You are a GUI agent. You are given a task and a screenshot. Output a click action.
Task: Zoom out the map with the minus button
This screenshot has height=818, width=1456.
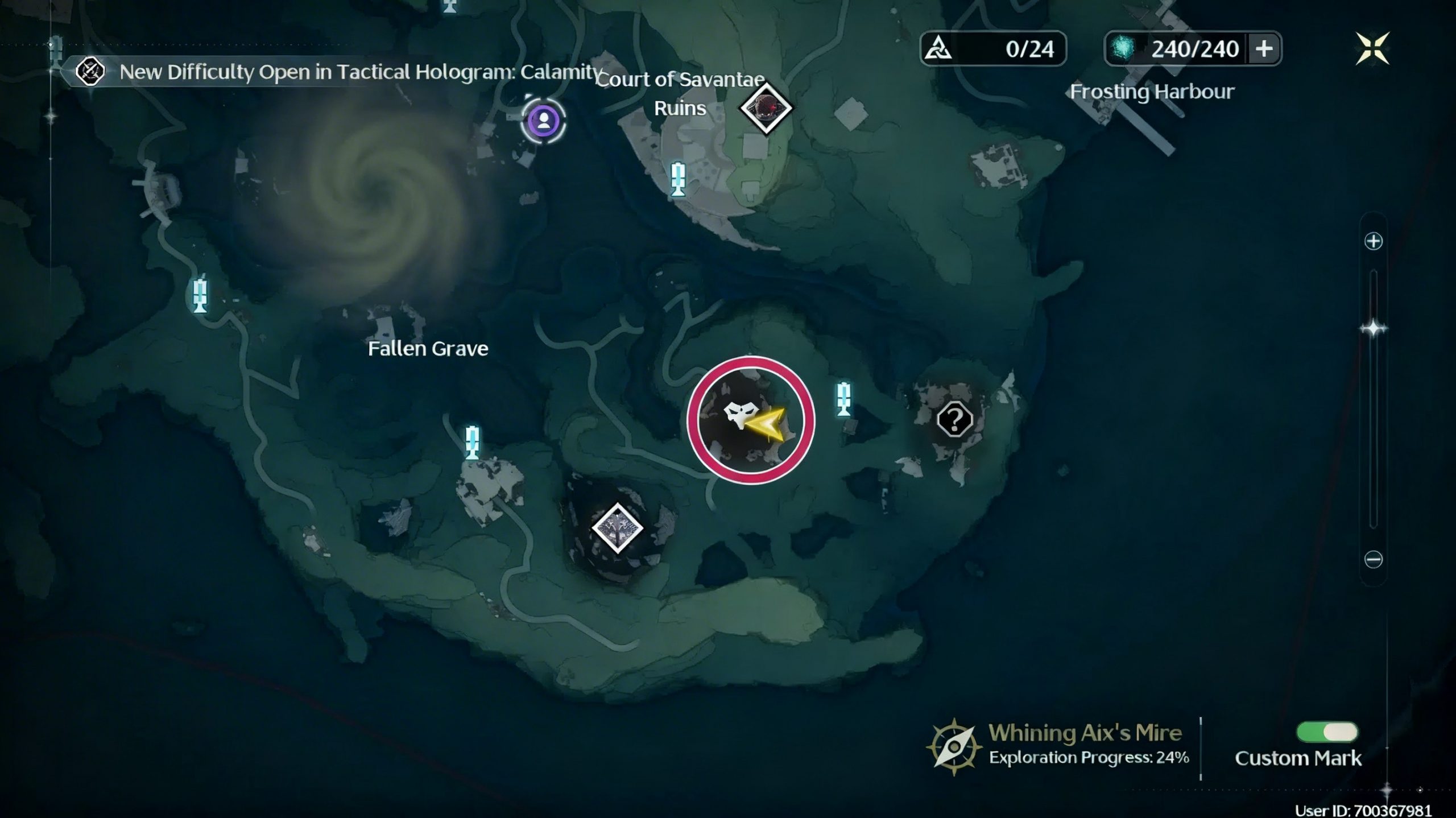pos(1373,559)
